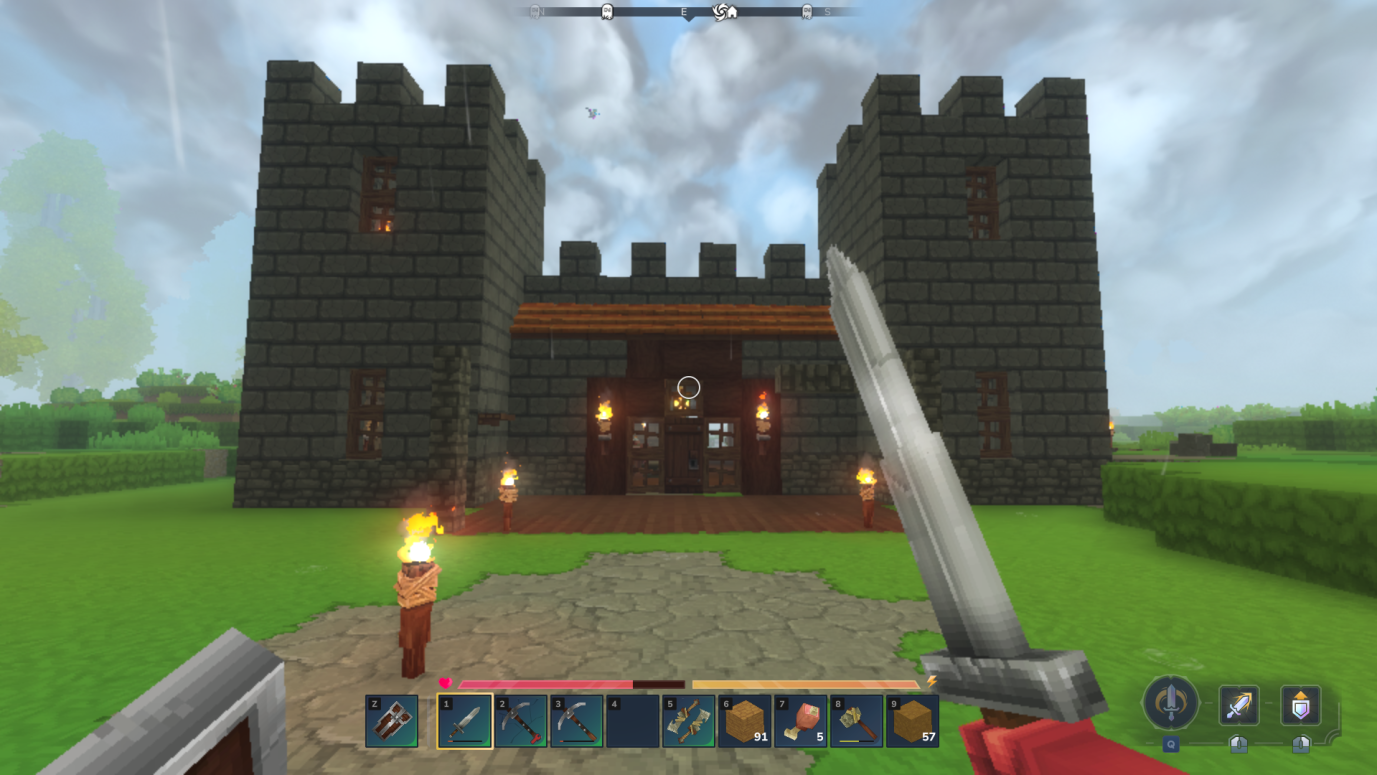Click the swirl portal marker on compass
Image resolution: width=1377 pixels, height=775 pixels.
[x=719, y=12]
